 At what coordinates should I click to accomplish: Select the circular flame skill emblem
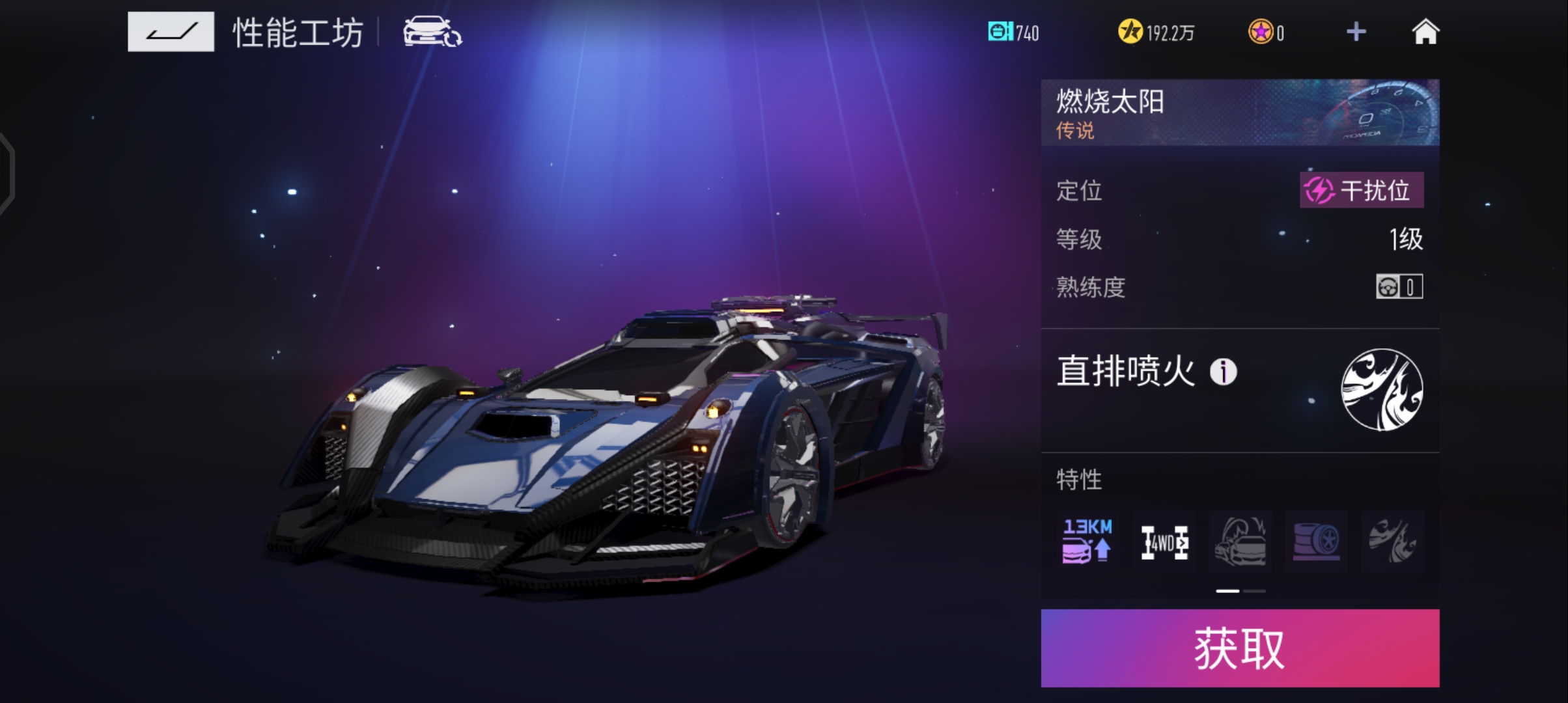tap(1381, 390)
